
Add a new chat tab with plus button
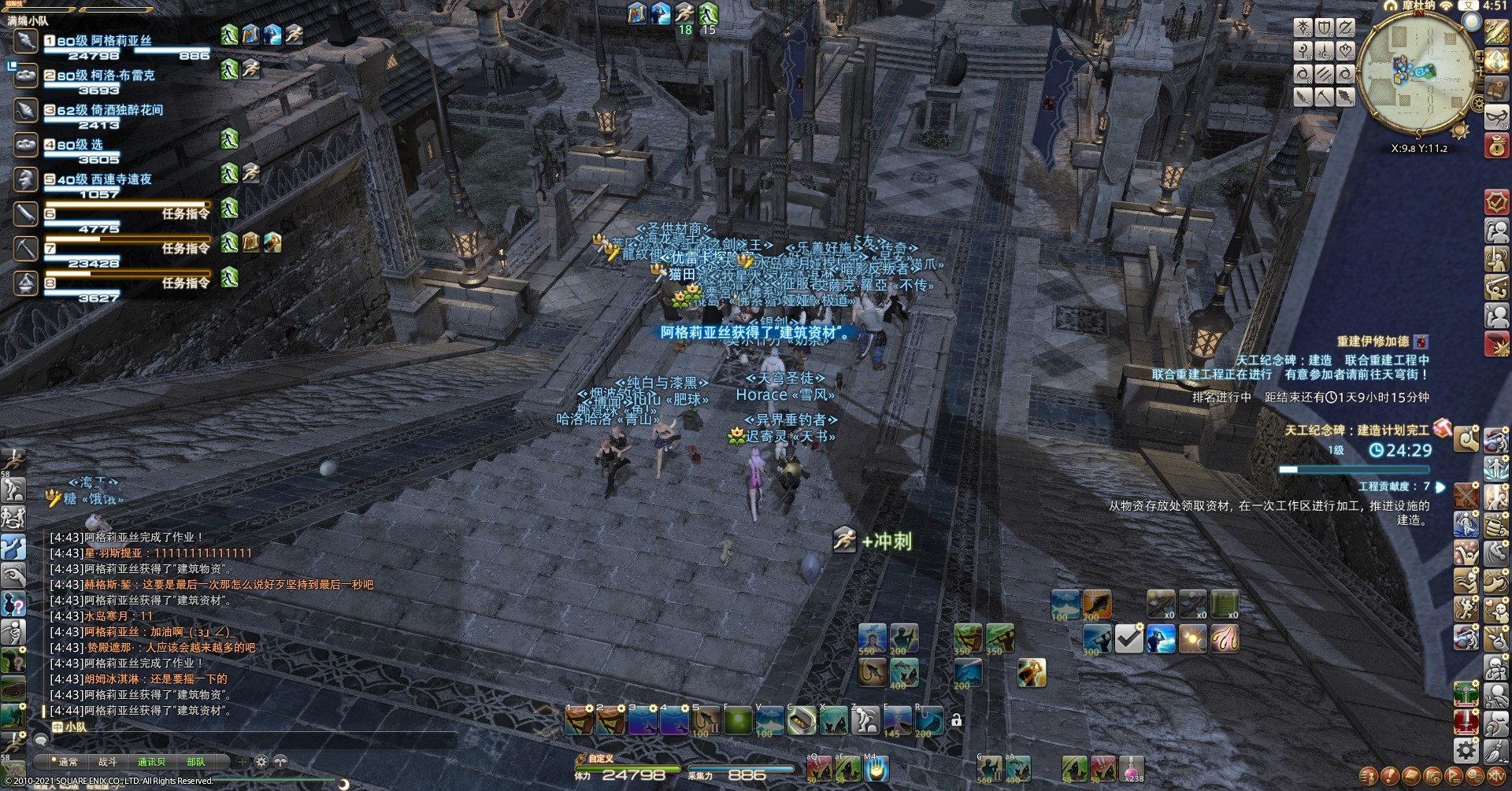point(242,762)
